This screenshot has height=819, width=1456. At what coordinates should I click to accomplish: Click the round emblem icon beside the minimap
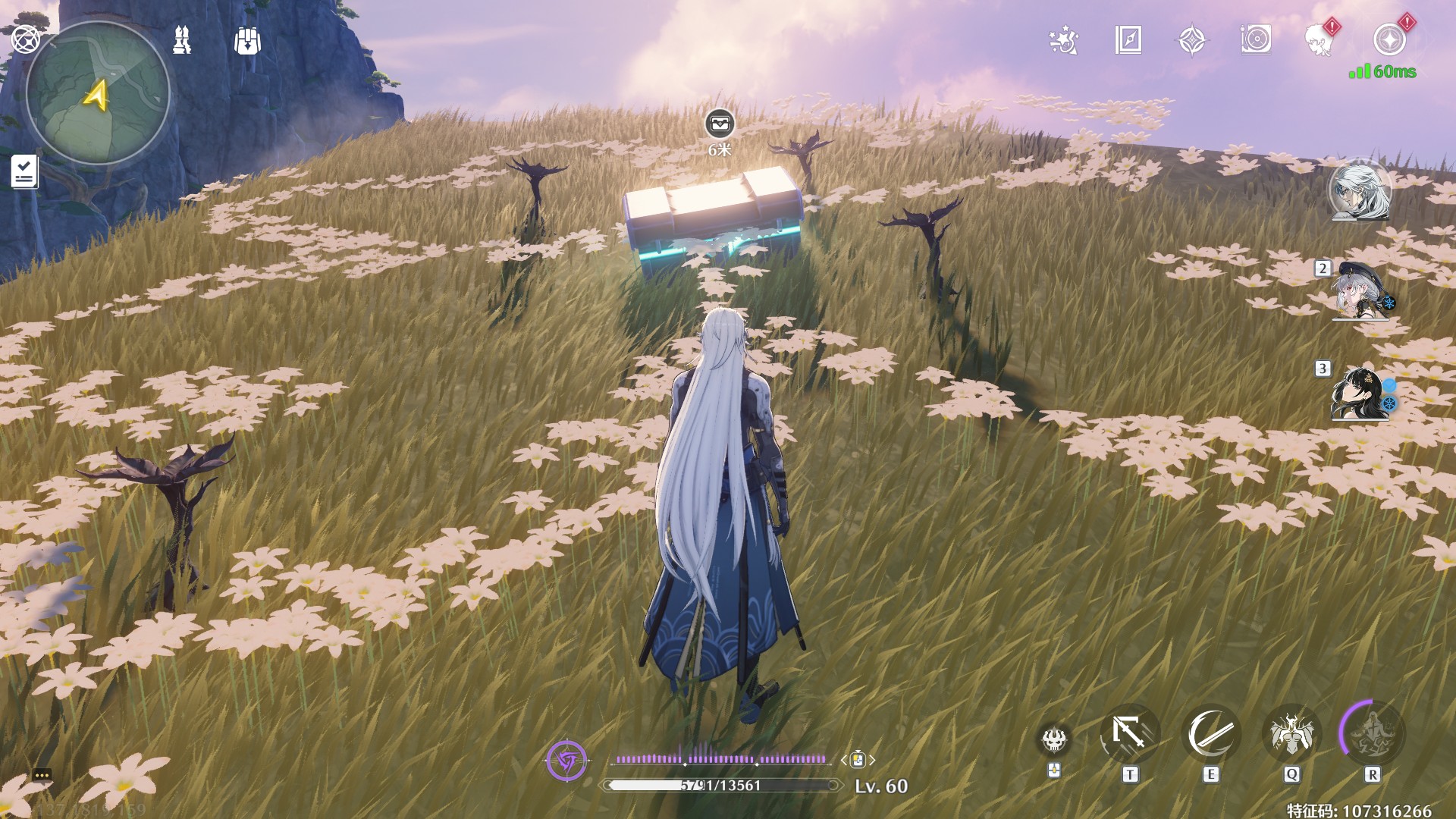[x=25, y=39]
